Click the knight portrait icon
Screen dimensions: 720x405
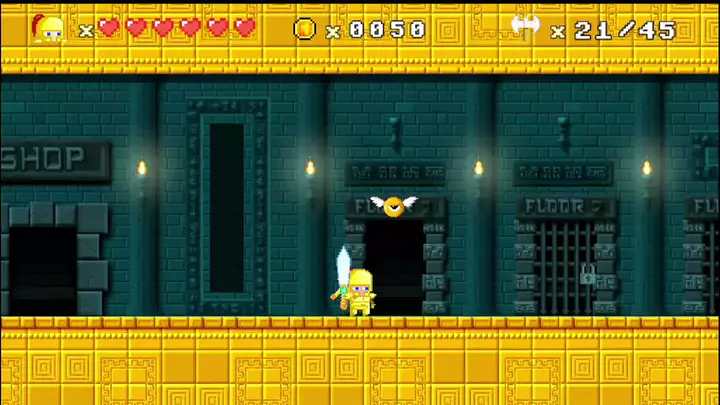[x=47, y=28]
